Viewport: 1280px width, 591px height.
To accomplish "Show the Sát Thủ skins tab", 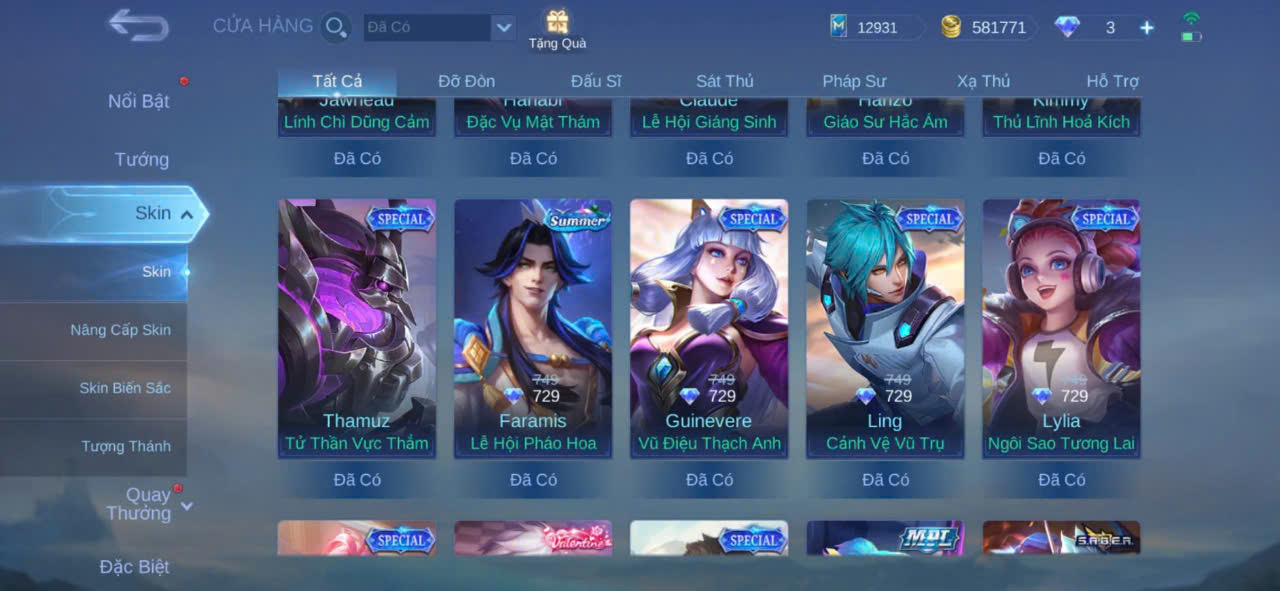I will pos(725,81).
